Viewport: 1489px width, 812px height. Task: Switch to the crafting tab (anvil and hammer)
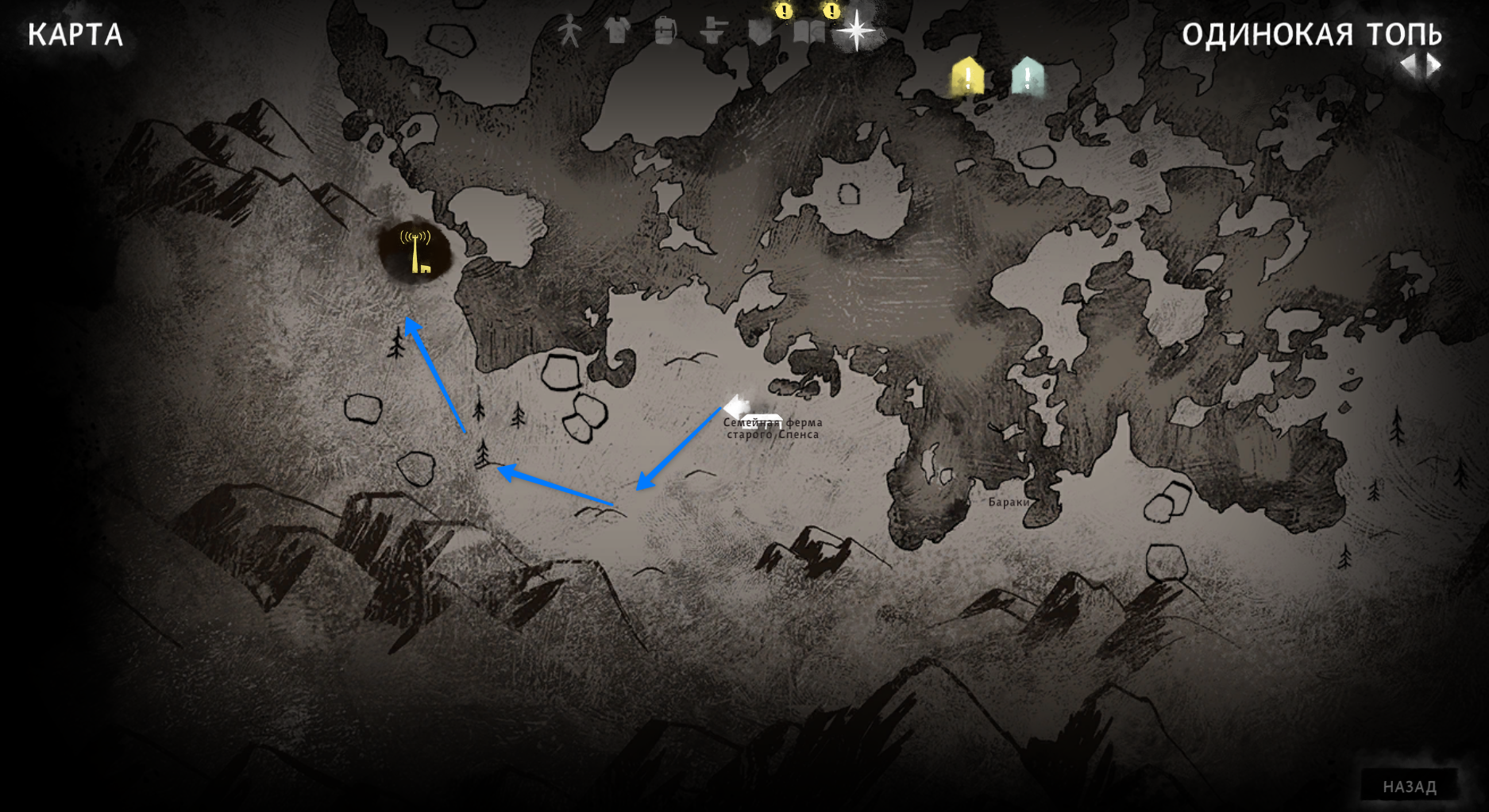[713, 32]
